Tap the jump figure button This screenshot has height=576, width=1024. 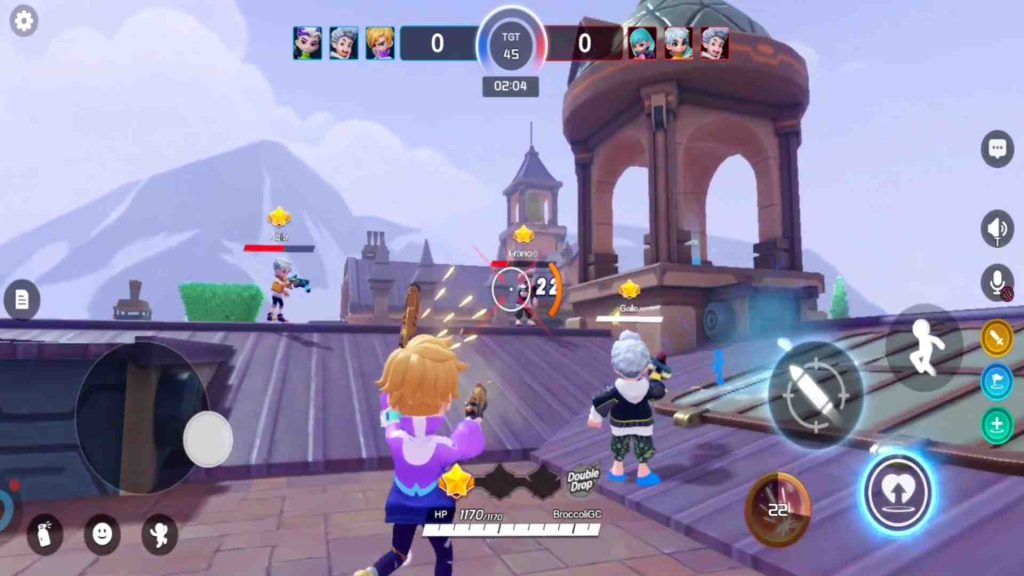point(923,348)
